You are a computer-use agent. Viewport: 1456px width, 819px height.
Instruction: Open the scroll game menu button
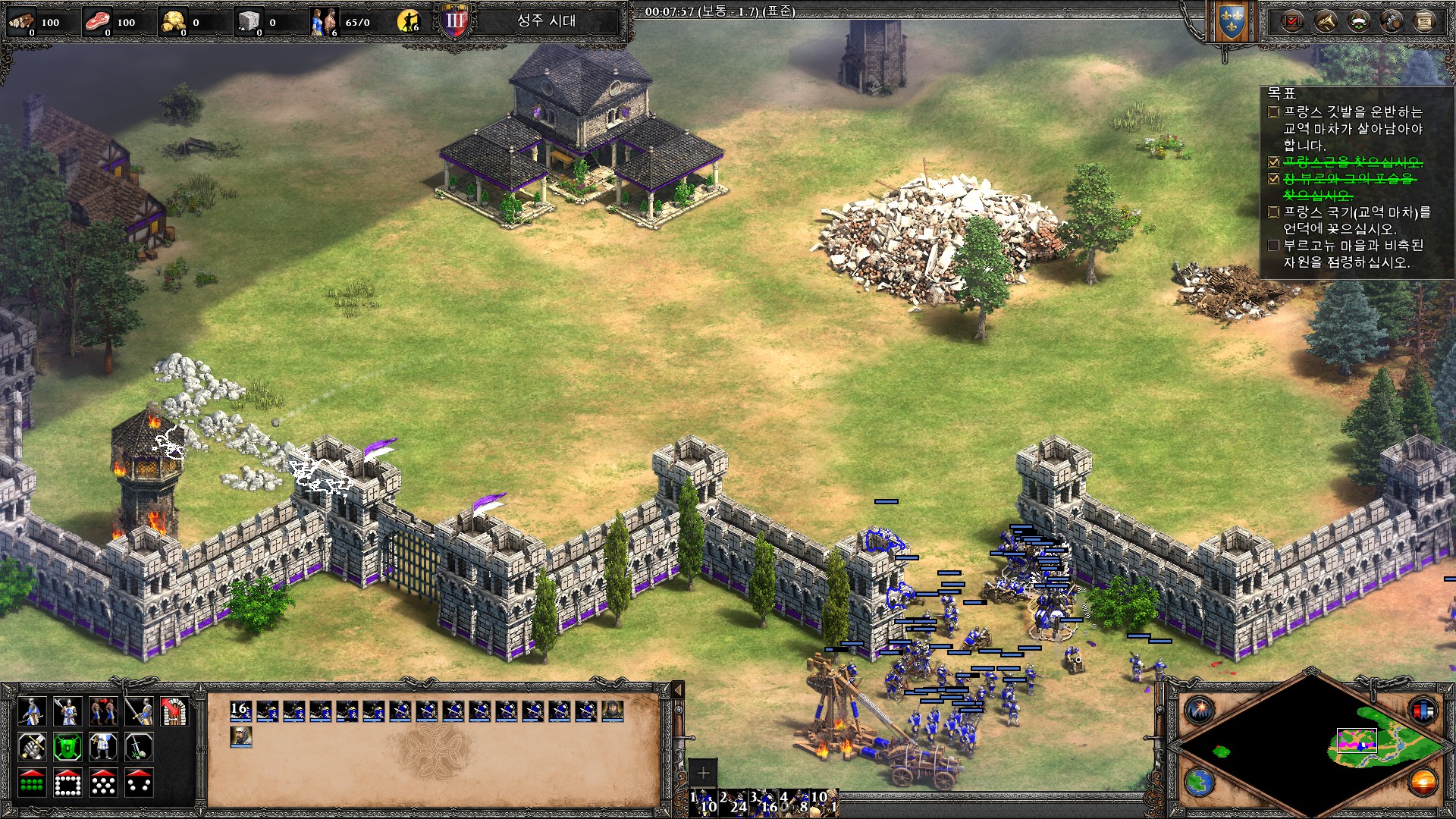pos(1424,22)
